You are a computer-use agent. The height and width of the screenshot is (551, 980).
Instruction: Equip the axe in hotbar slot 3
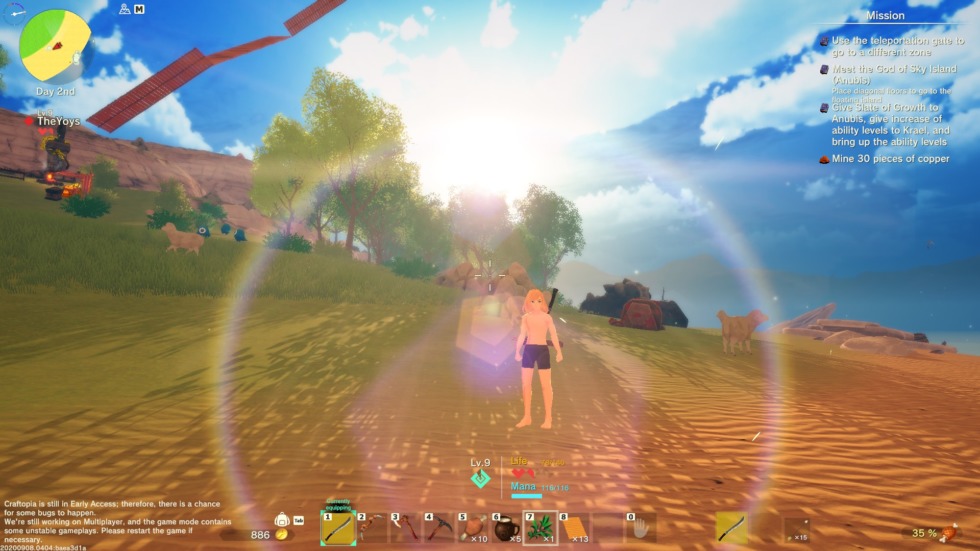(x=406, y=527)
